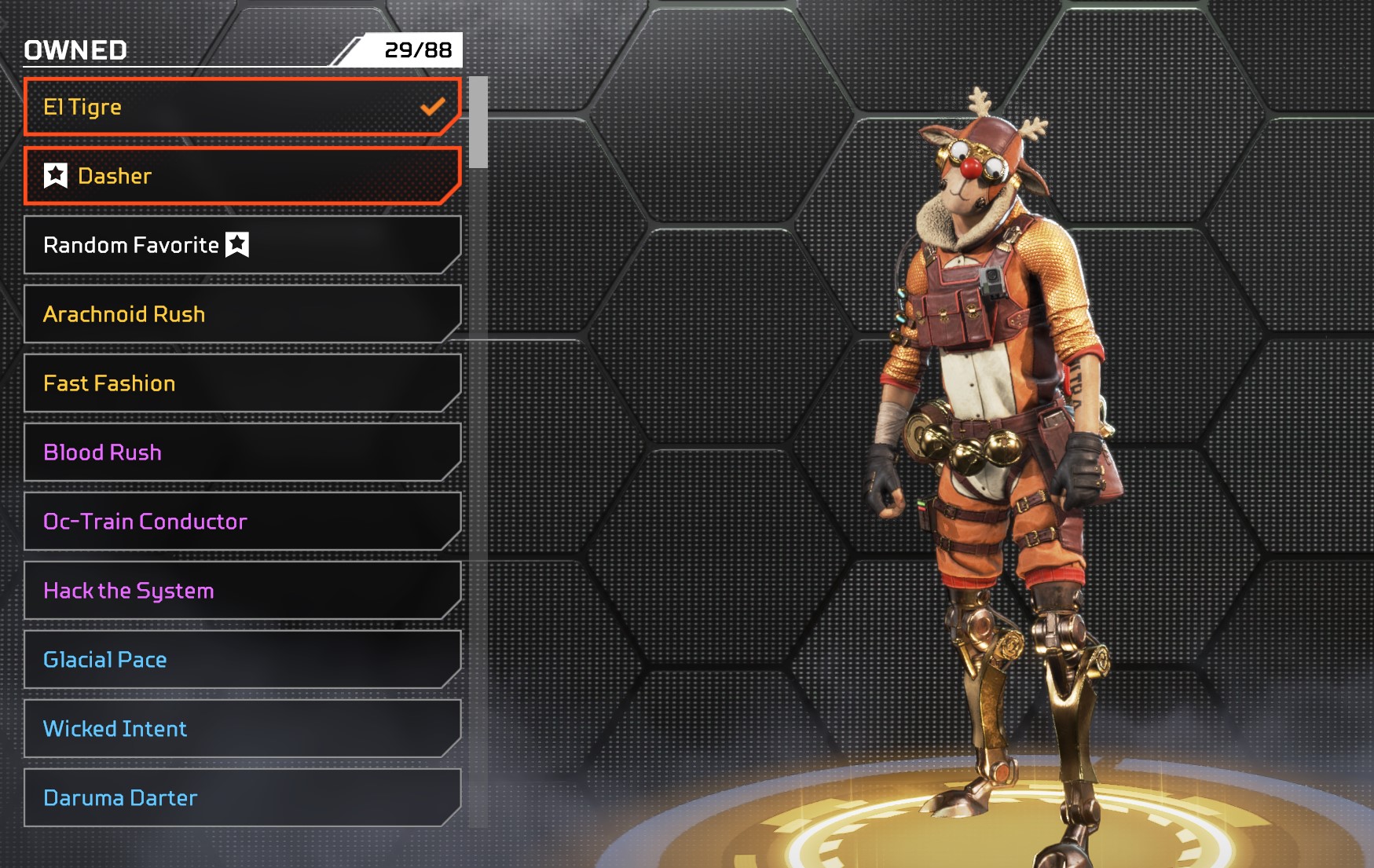The height and width of the screenshot is (868, 1374).
Task: Pick the Oc-Train Conductor skin
Action: coord(242,522)
